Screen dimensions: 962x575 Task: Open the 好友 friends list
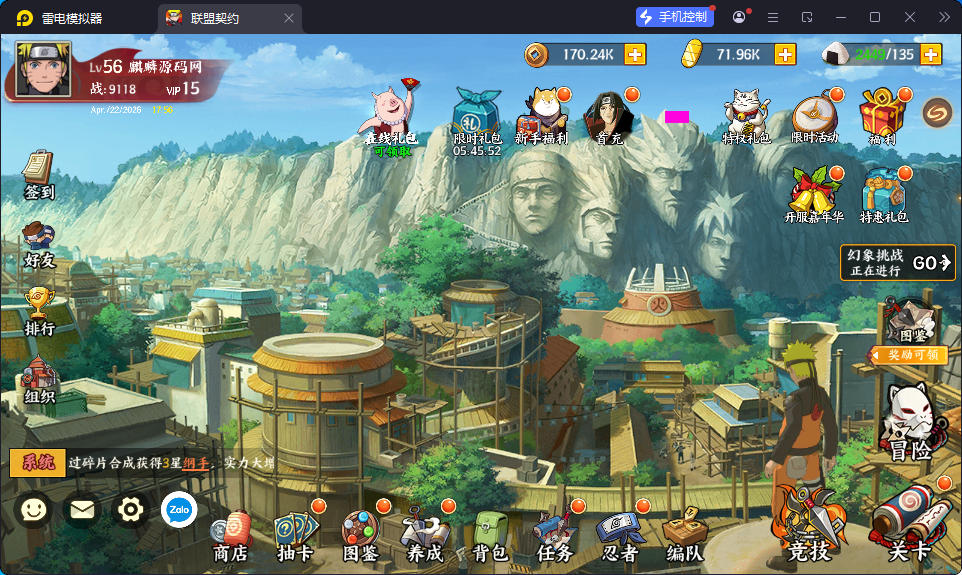click(x=40, y=243)
